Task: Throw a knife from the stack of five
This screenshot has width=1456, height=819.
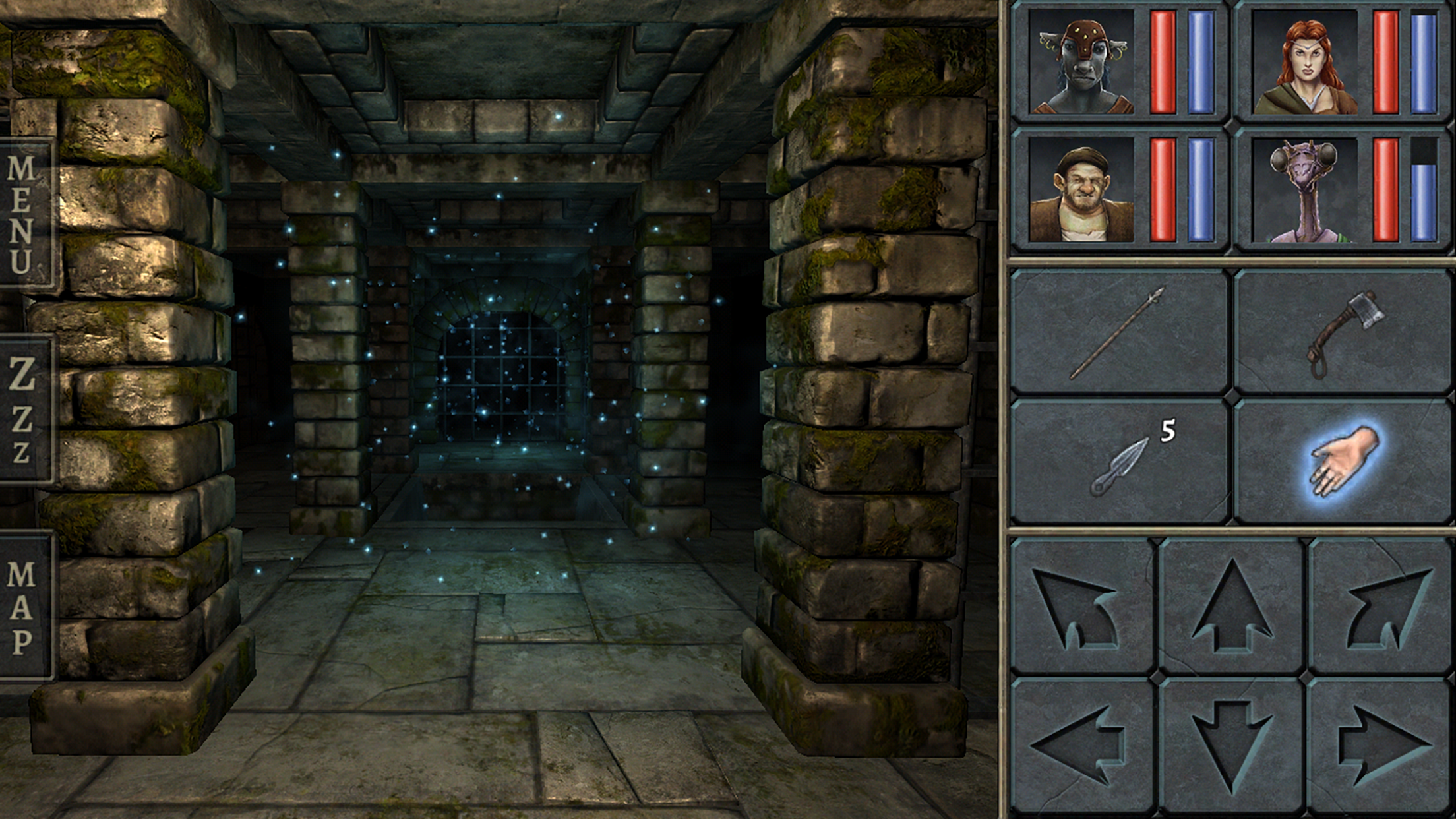Action: click(1118, 462)
